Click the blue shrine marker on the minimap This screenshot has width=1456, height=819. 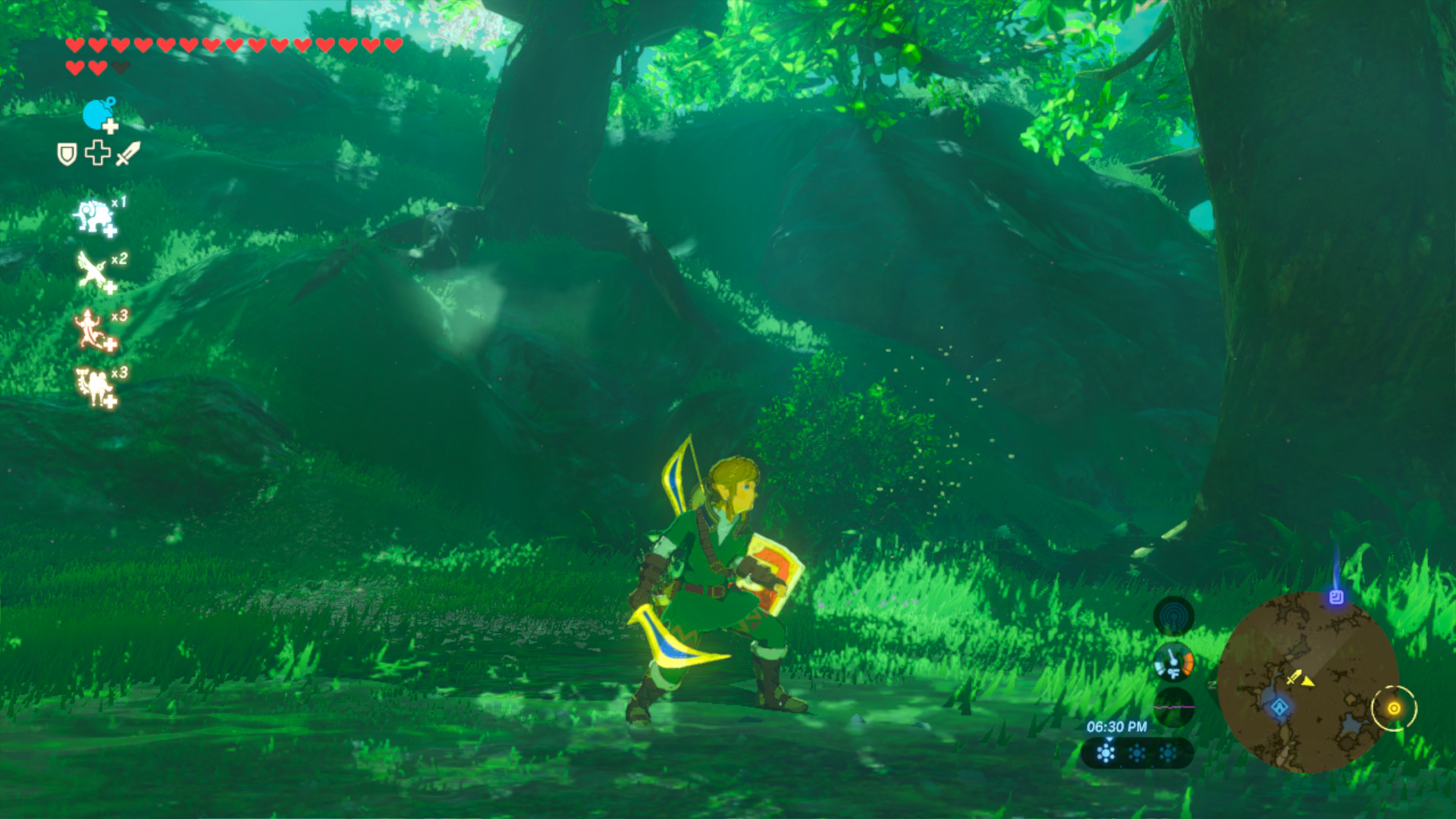pos(1280,708)
